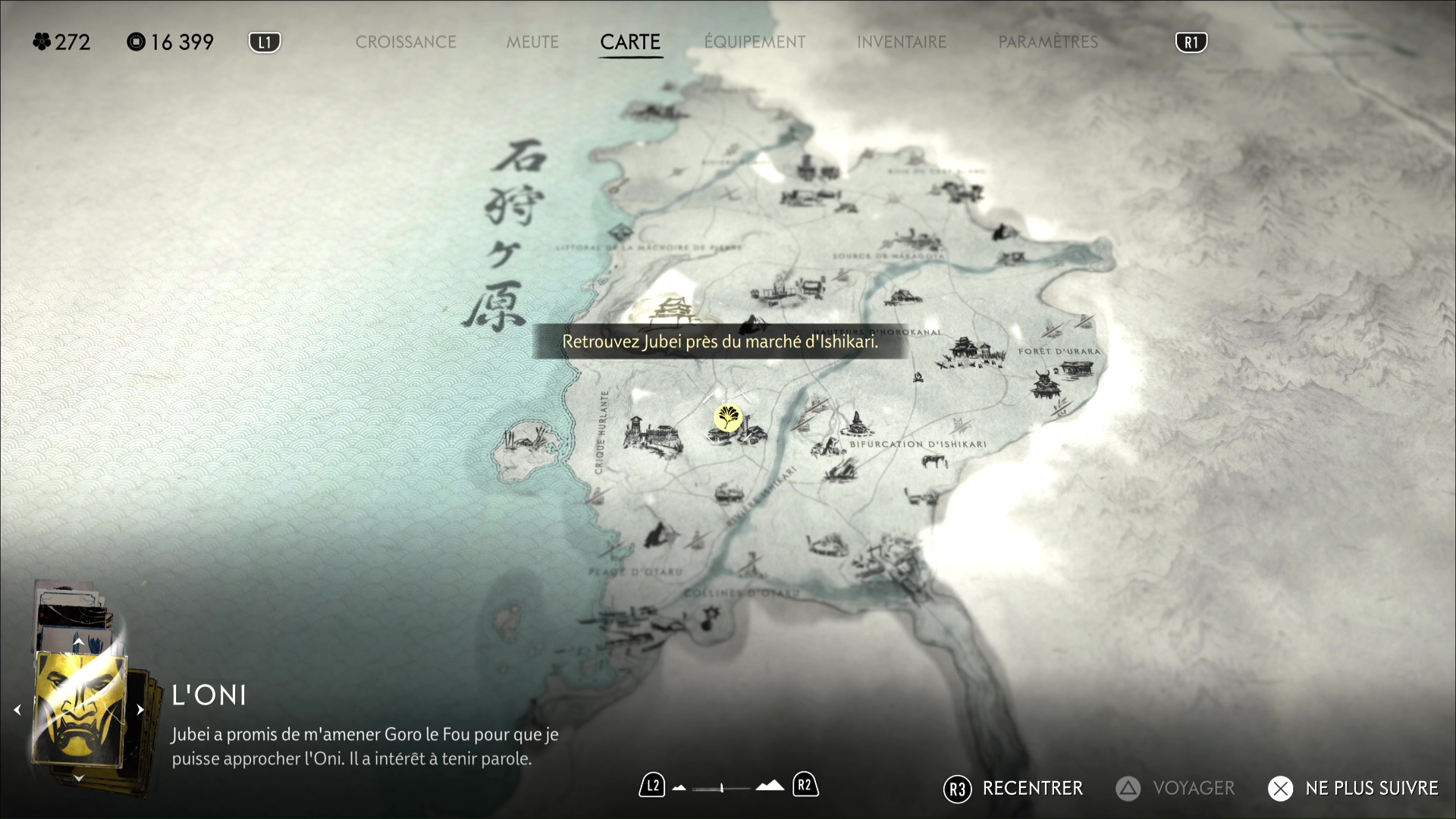Select the golden L'Oni quest card
The image size is (1456, 819).
[79, 710]
